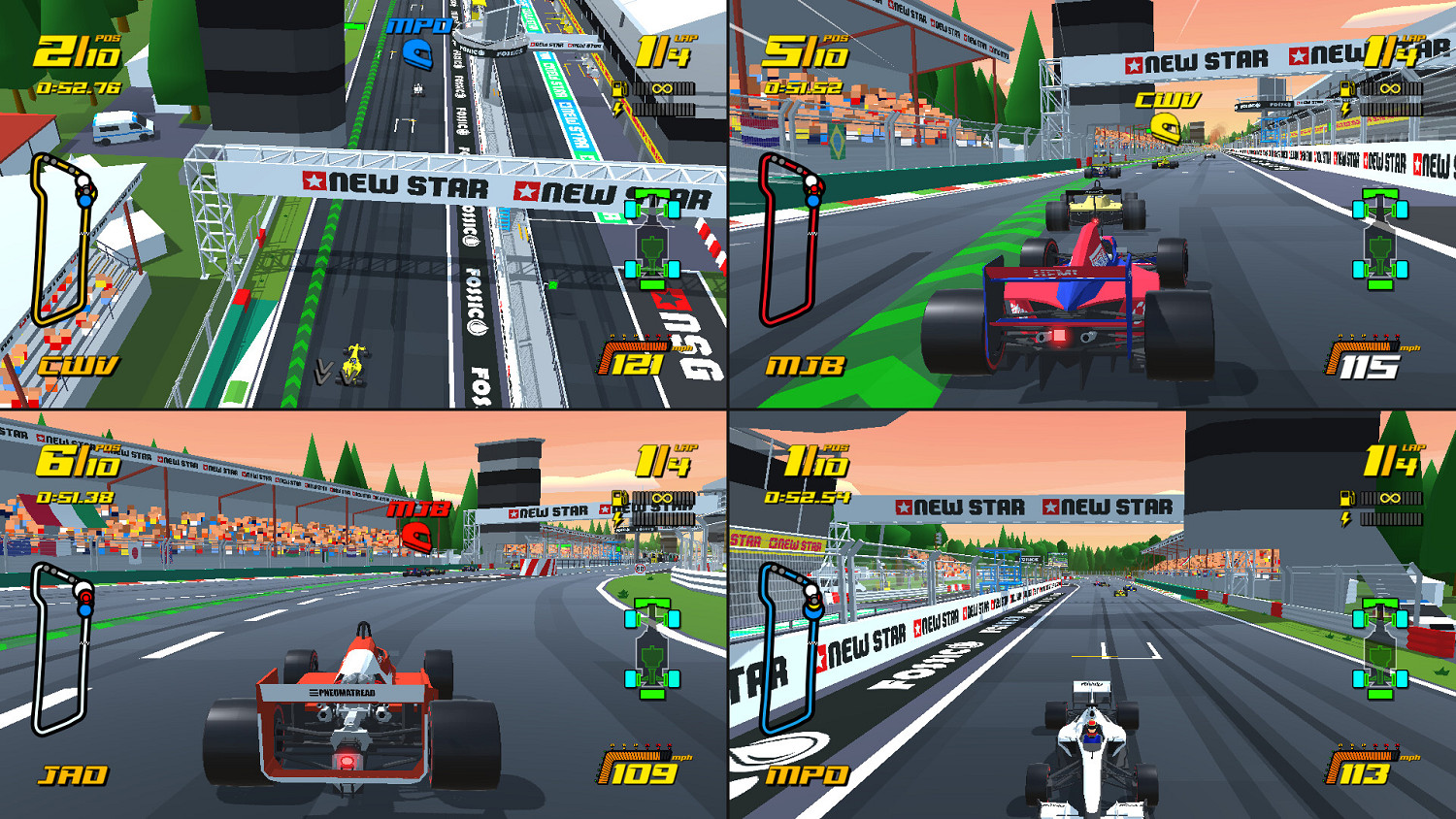Toggle the front-left tyre indicator on CWV's damage diagram
The width and height of the screenshot is (1456, 819).
click(x=632, y=209)
